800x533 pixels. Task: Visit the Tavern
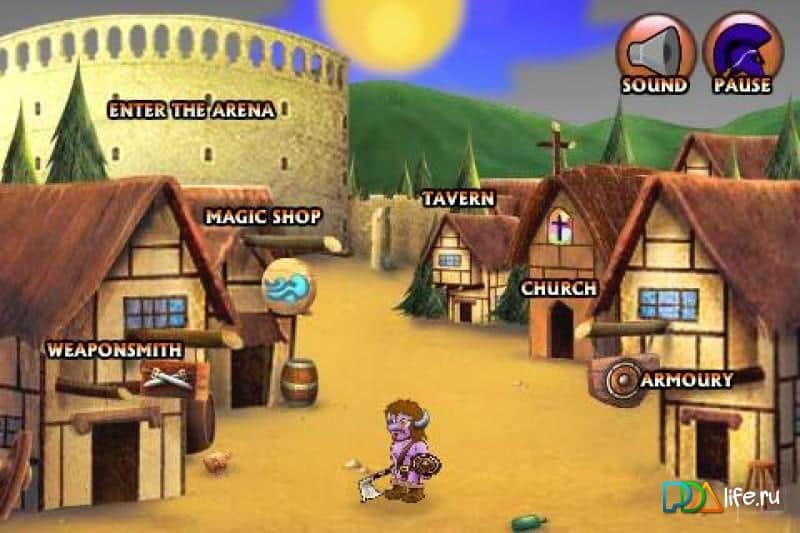458,199
